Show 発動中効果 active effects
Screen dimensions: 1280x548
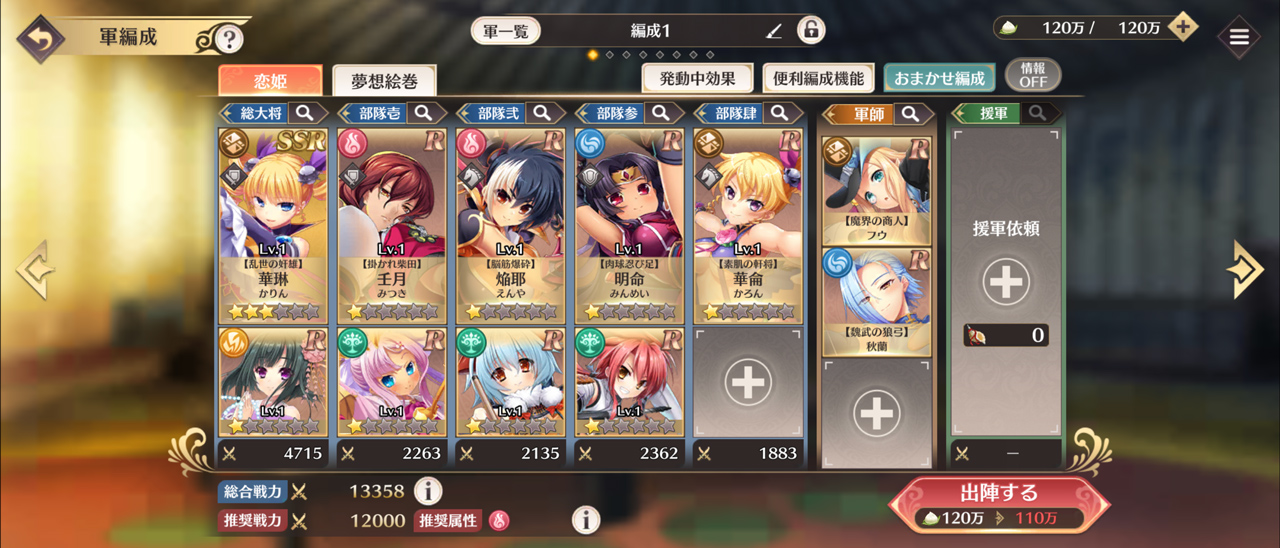[x=697, y=77]
